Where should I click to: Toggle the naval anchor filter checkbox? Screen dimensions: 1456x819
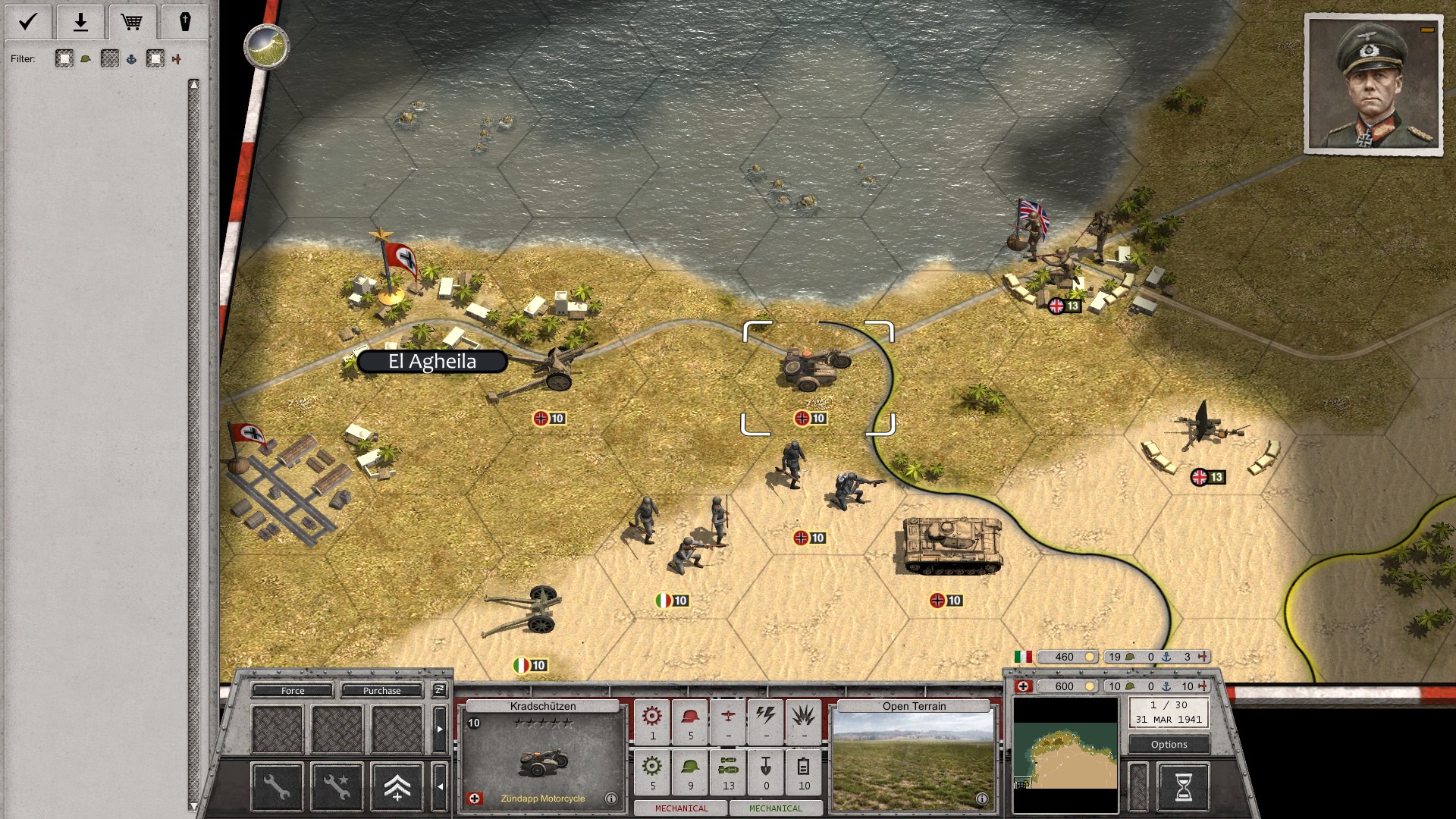tap(111, 59)
